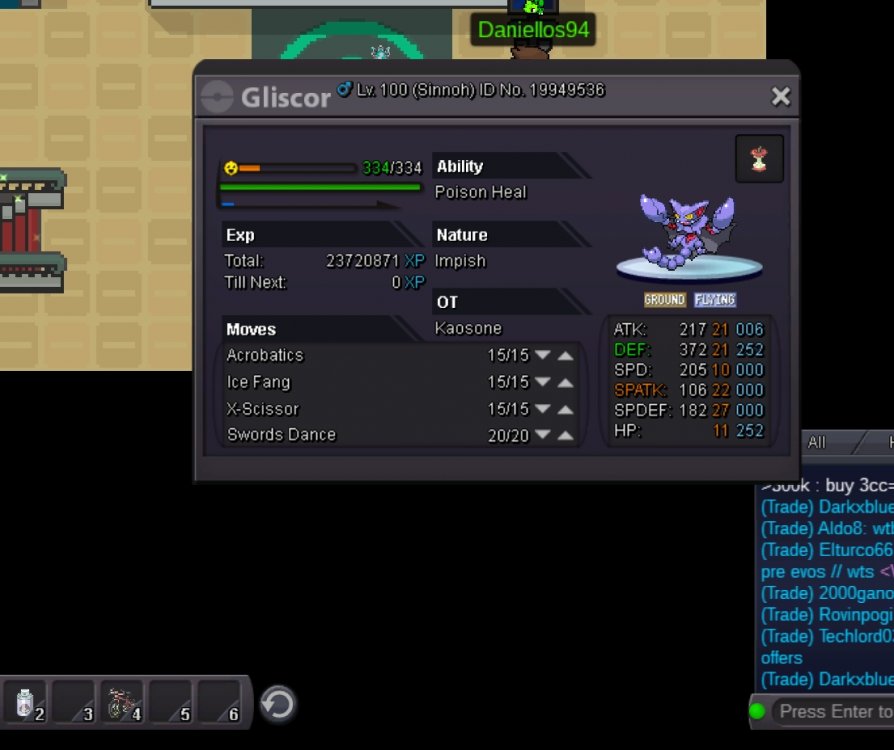Use the bicycle in hotbar slot 4
Viewport: 894px width, 750px height.
coord(124,703)
